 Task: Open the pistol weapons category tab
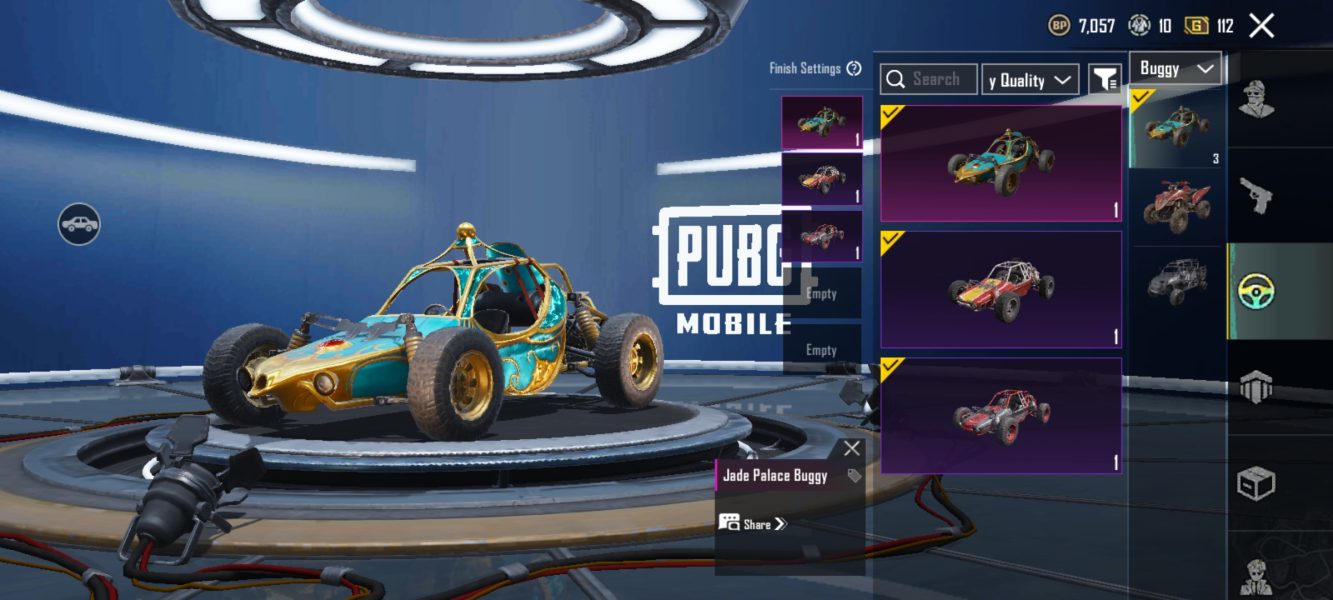[1257, 195]
